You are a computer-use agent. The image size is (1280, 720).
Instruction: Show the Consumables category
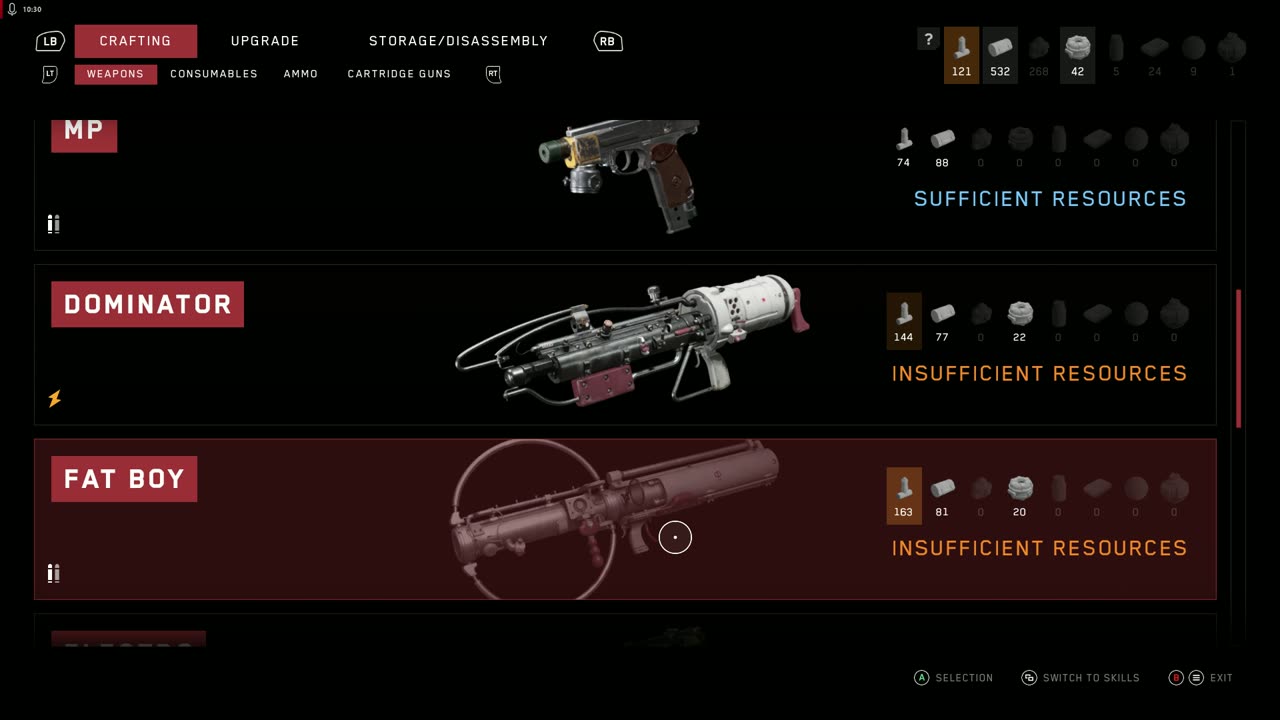(x=214, y=74)
